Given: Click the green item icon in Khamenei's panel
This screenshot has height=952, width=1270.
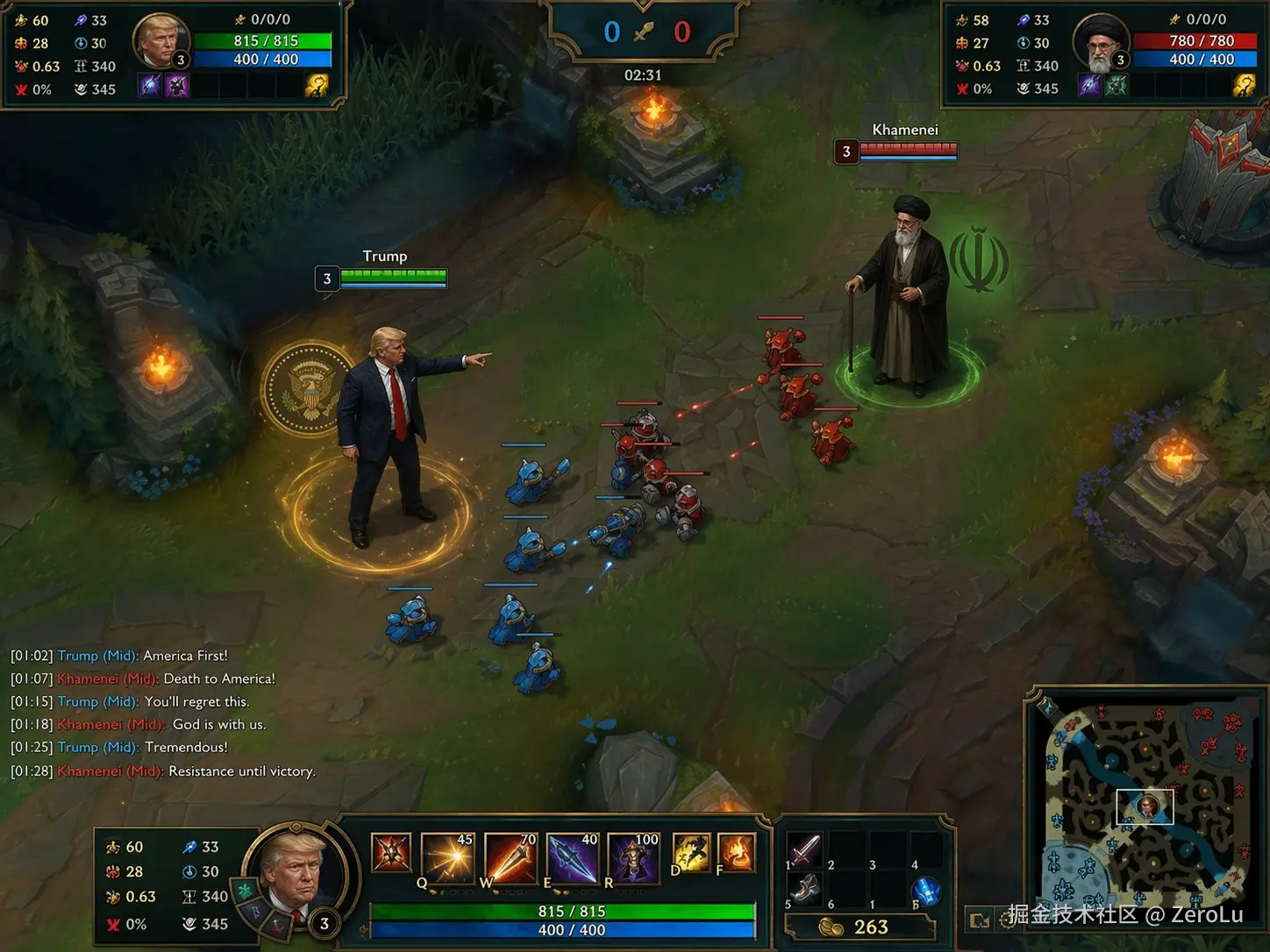Looking at the screenshot, I should pyautogui.click(x=1117, y=86).
